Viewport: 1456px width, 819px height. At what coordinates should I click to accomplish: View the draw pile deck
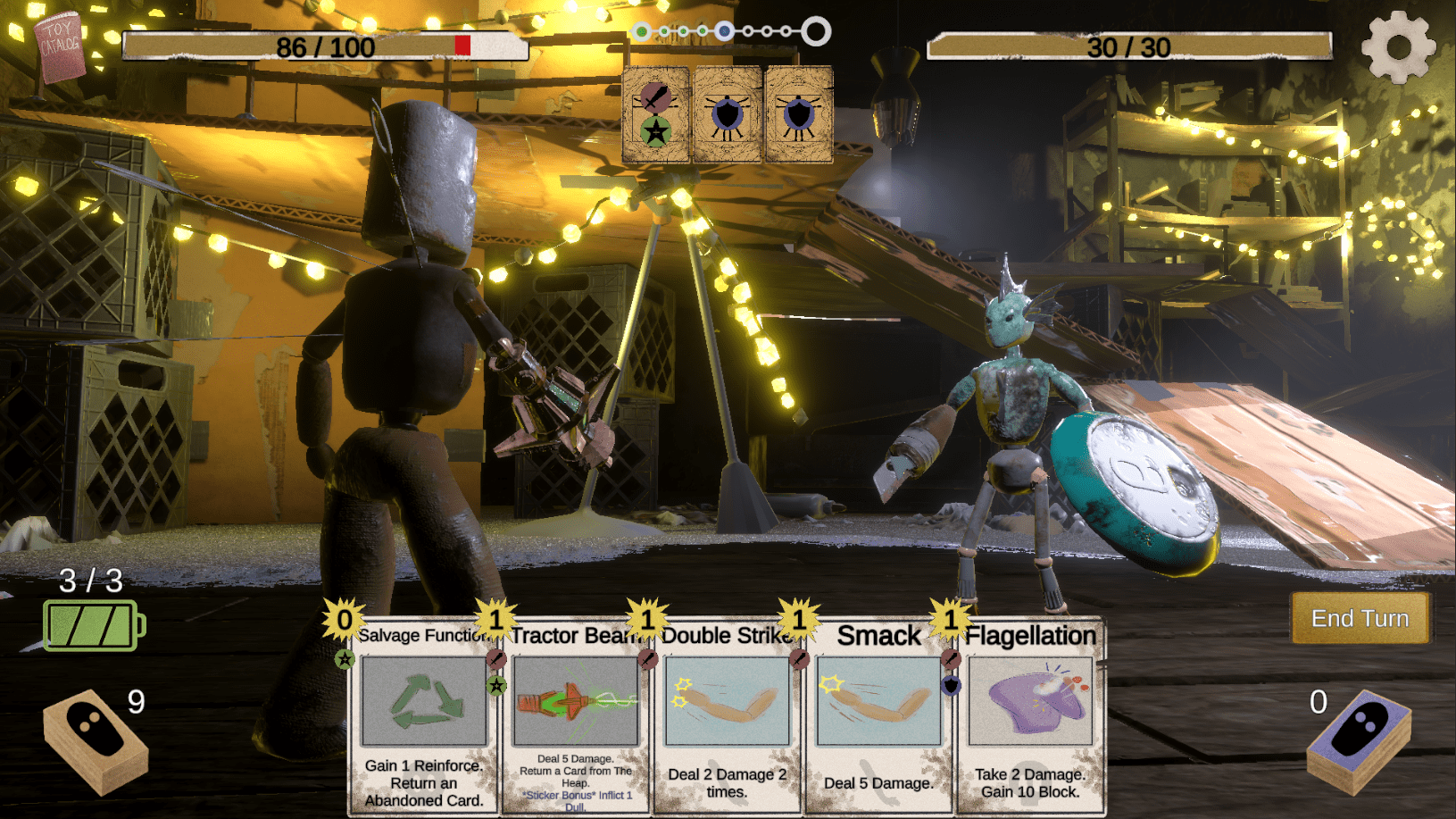[x=95, y=741]
